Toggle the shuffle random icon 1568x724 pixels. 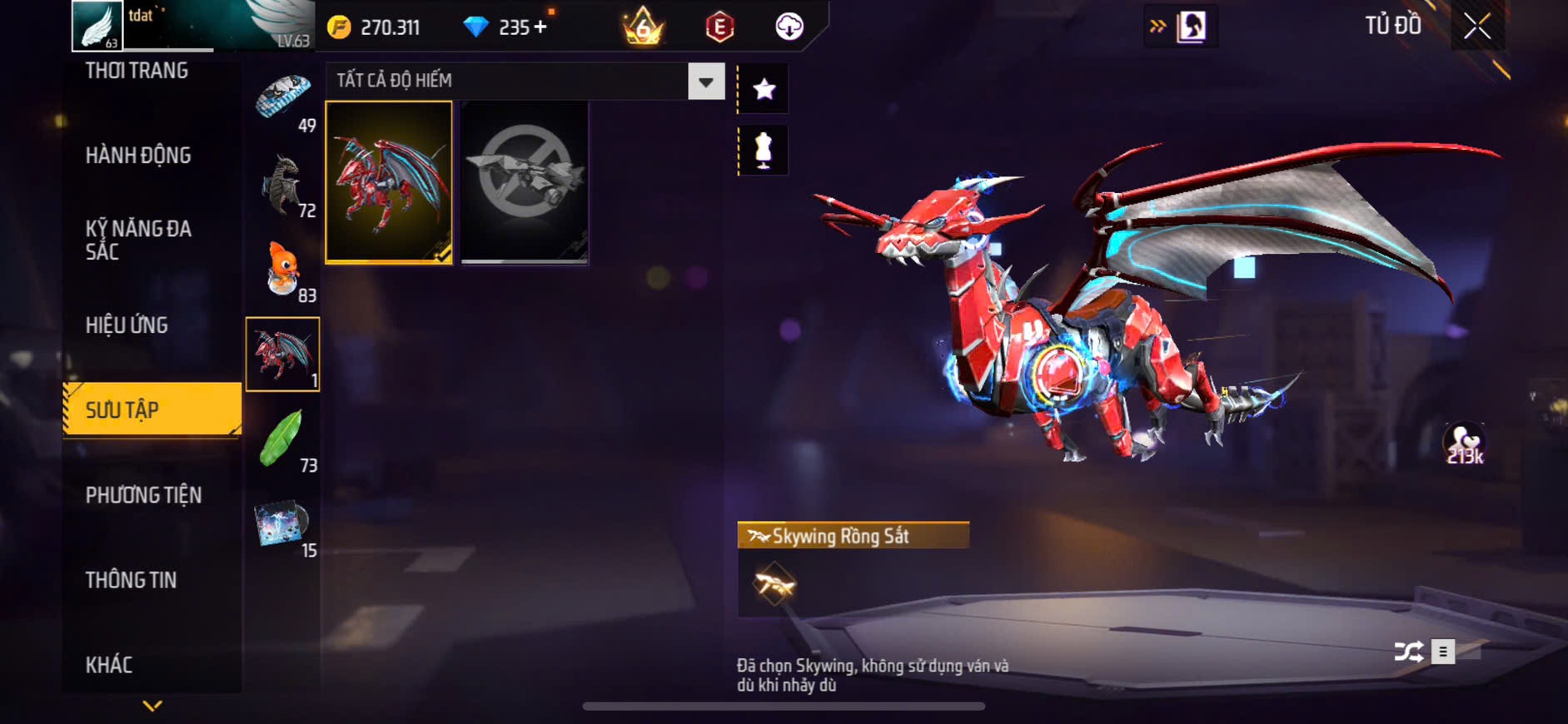tap(1408, 652)
